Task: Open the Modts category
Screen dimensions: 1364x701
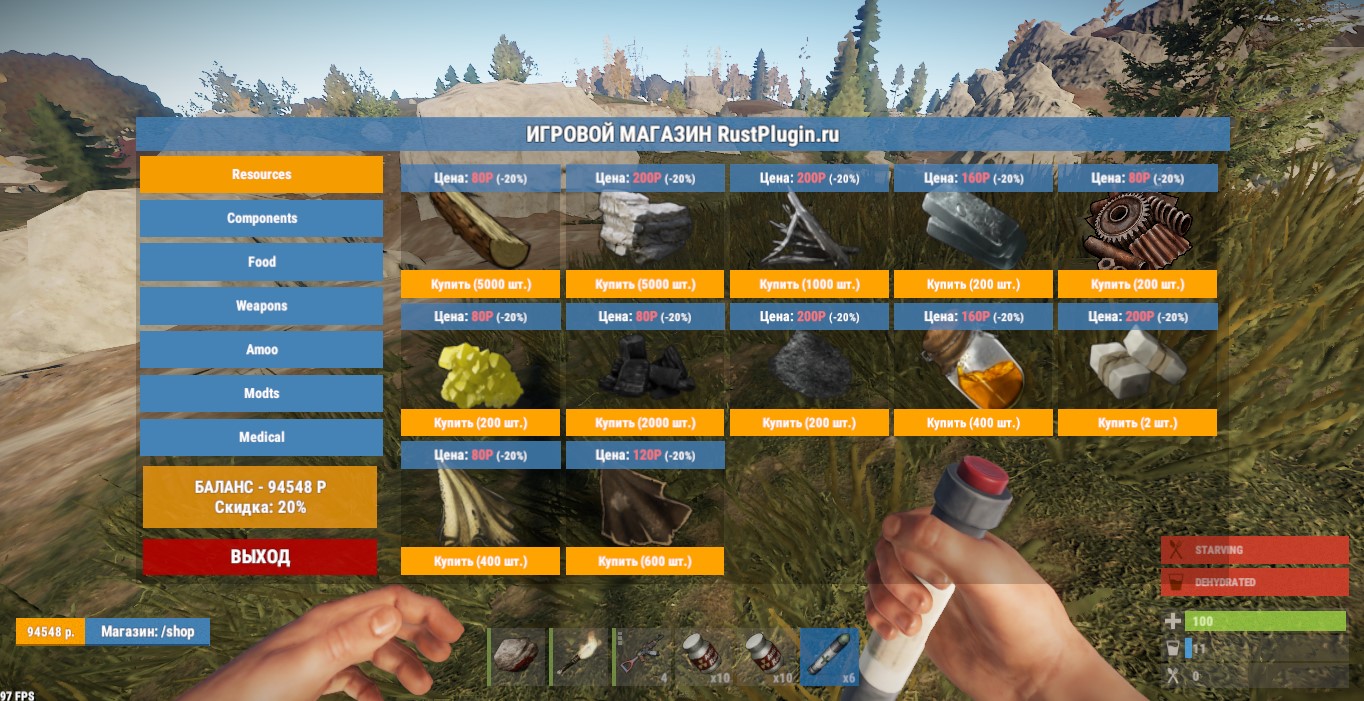Action: [261, 394]
